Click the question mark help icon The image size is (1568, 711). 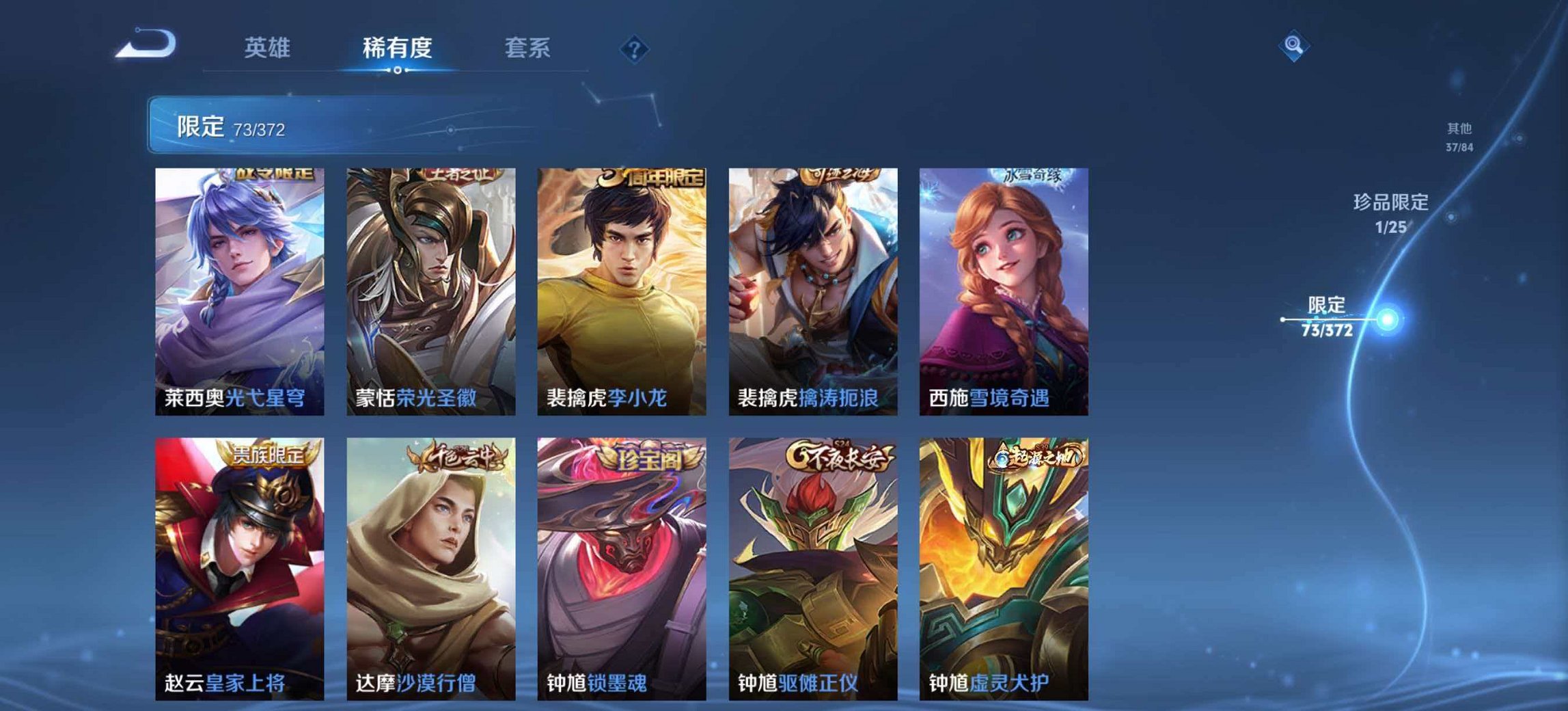click(636, 48)
